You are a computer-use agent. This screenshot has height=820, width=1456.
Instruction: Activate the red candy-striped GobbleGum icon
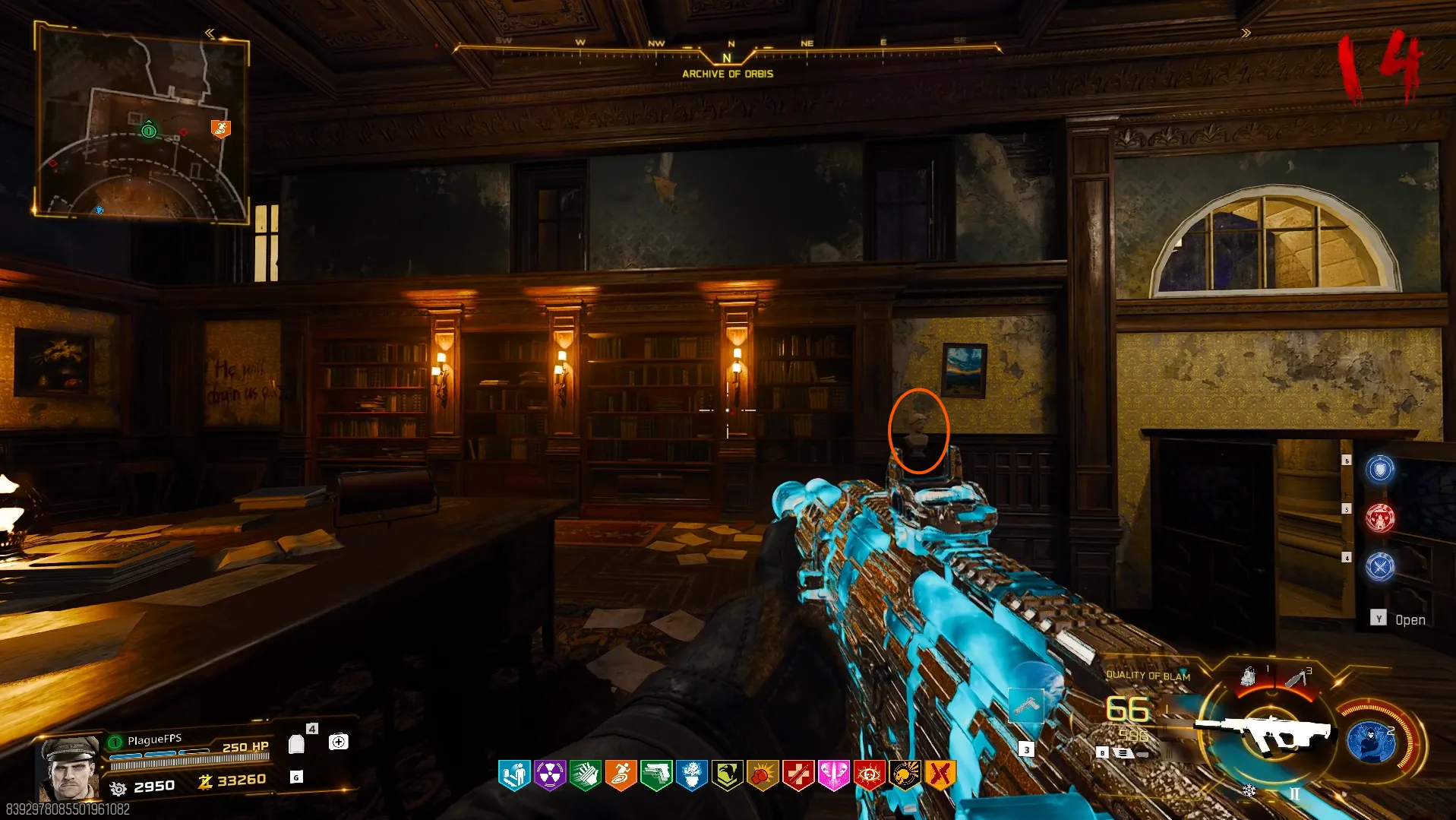[1380, 518]
